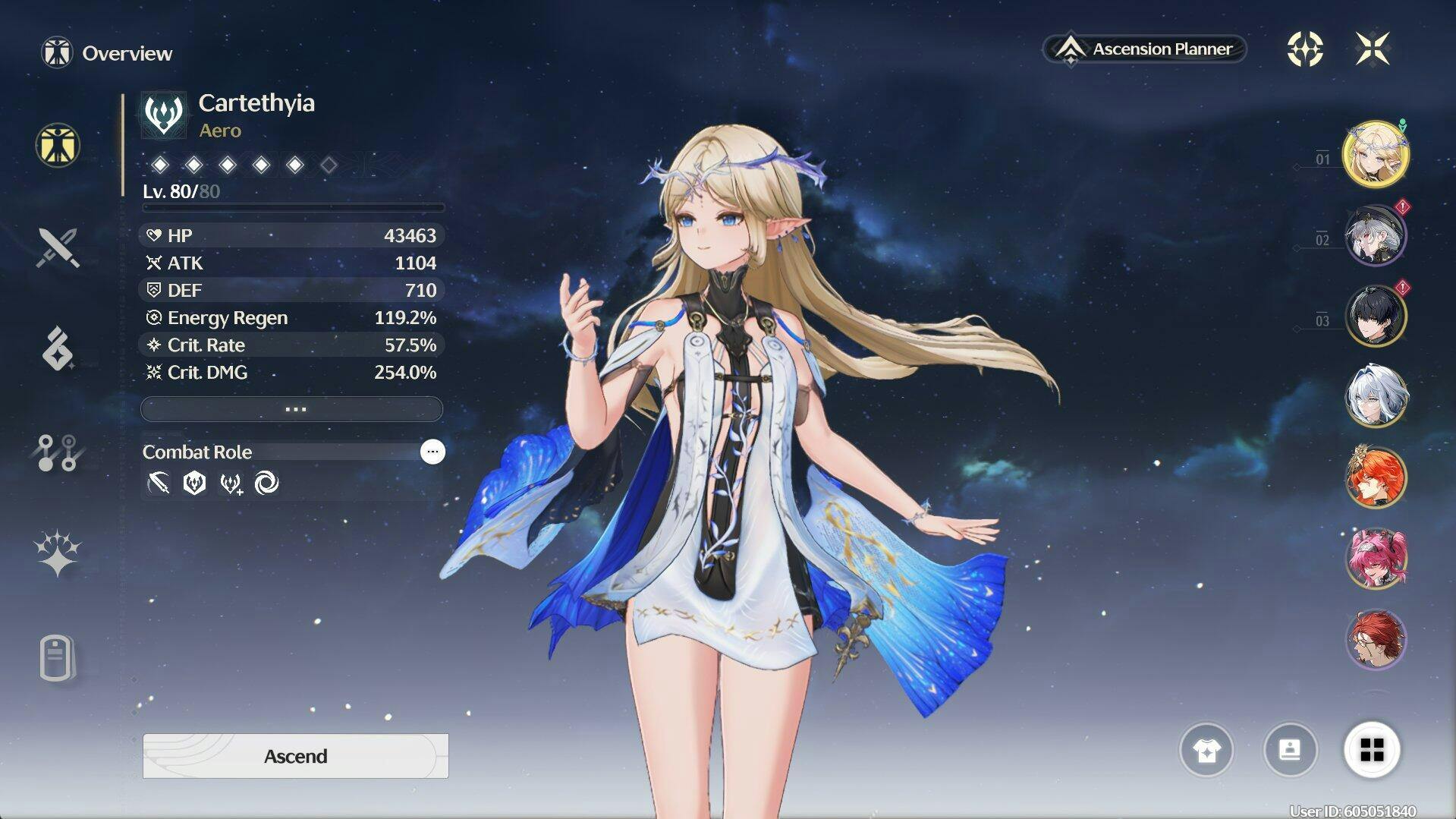Close the character overview screen
The image size is (1456, 819).
[1373, 49]
